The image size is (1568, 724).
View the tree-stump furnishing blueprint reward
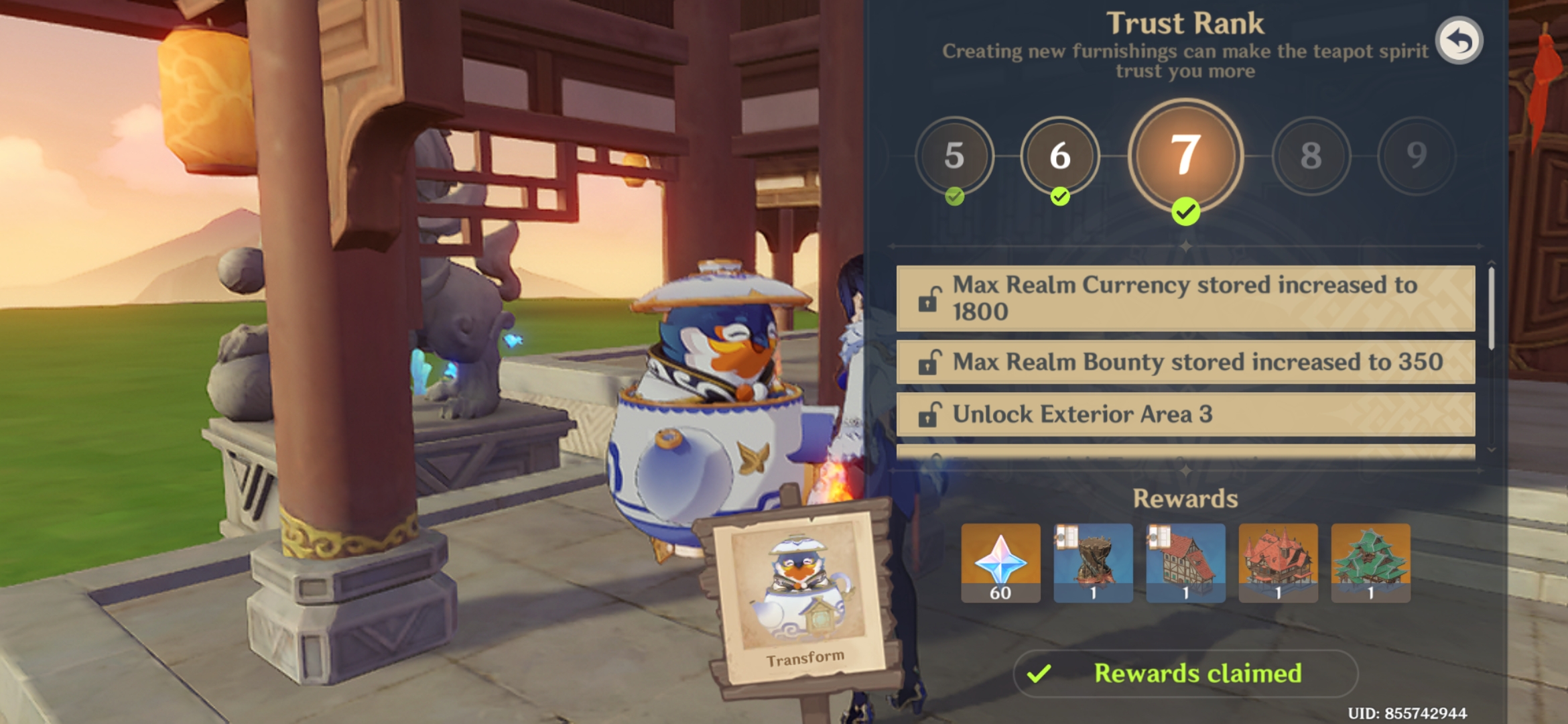(x=1093, y=562)
